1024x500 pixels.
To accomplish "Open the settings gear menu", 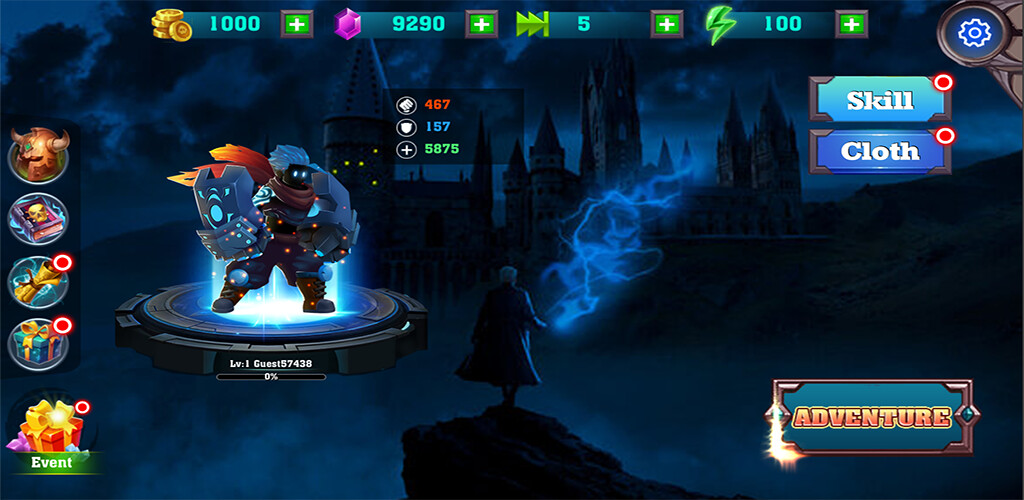I will [x=972, y=34].
